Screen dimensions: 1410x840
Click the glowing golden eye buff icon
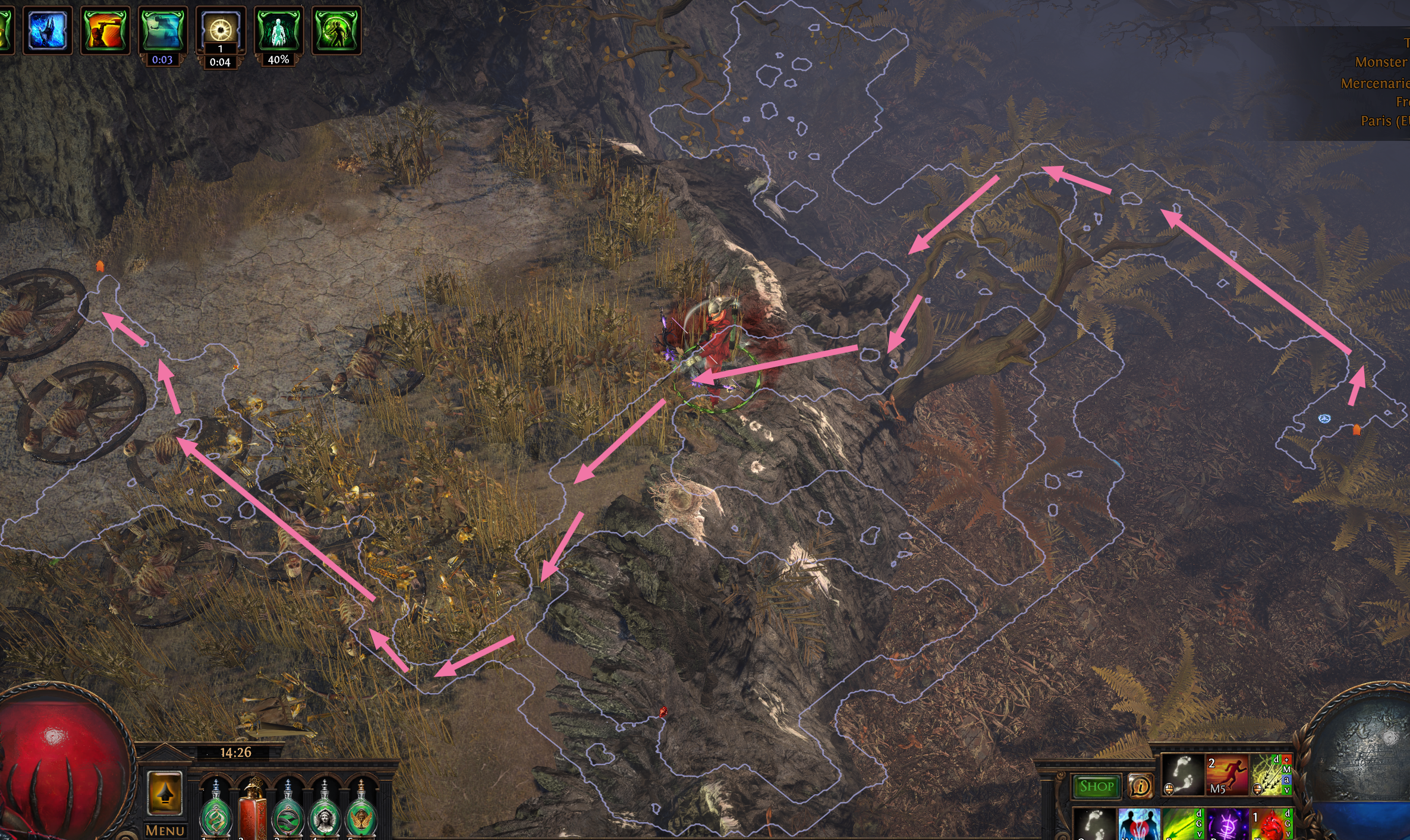(220, 29)
